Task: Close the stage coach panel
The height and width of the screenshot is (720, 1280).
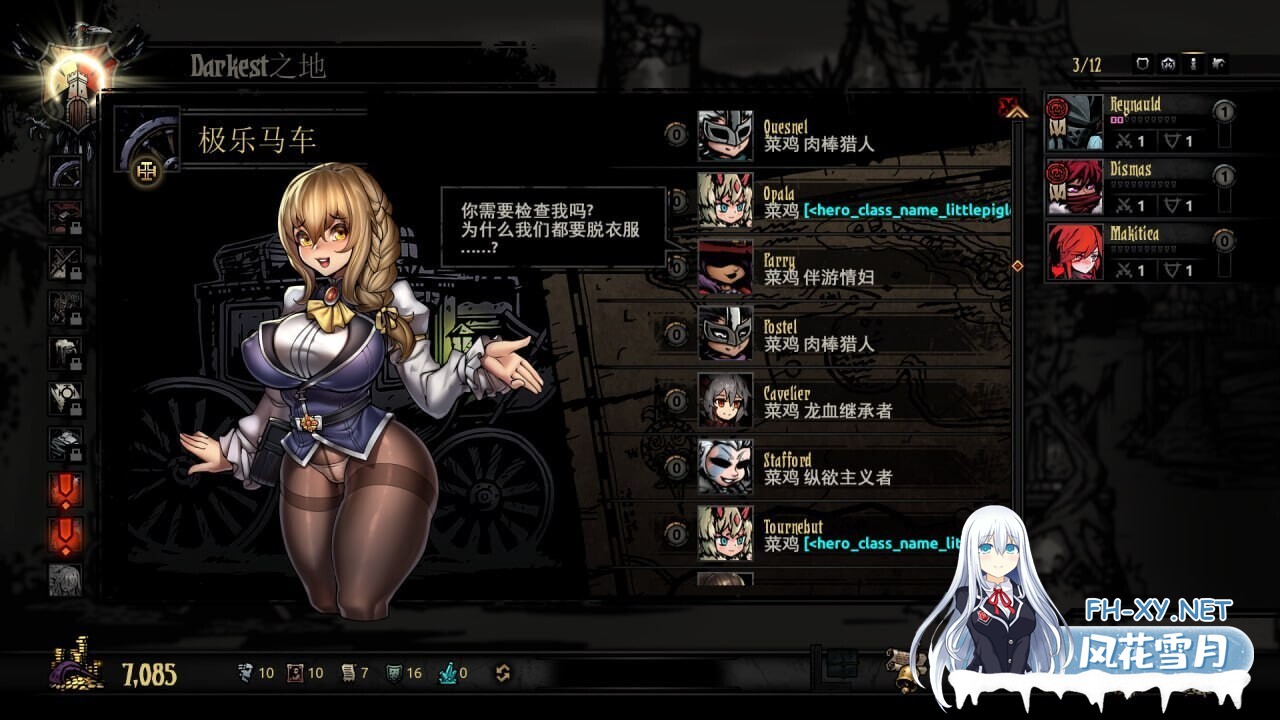Action: tap(1008, 104)
